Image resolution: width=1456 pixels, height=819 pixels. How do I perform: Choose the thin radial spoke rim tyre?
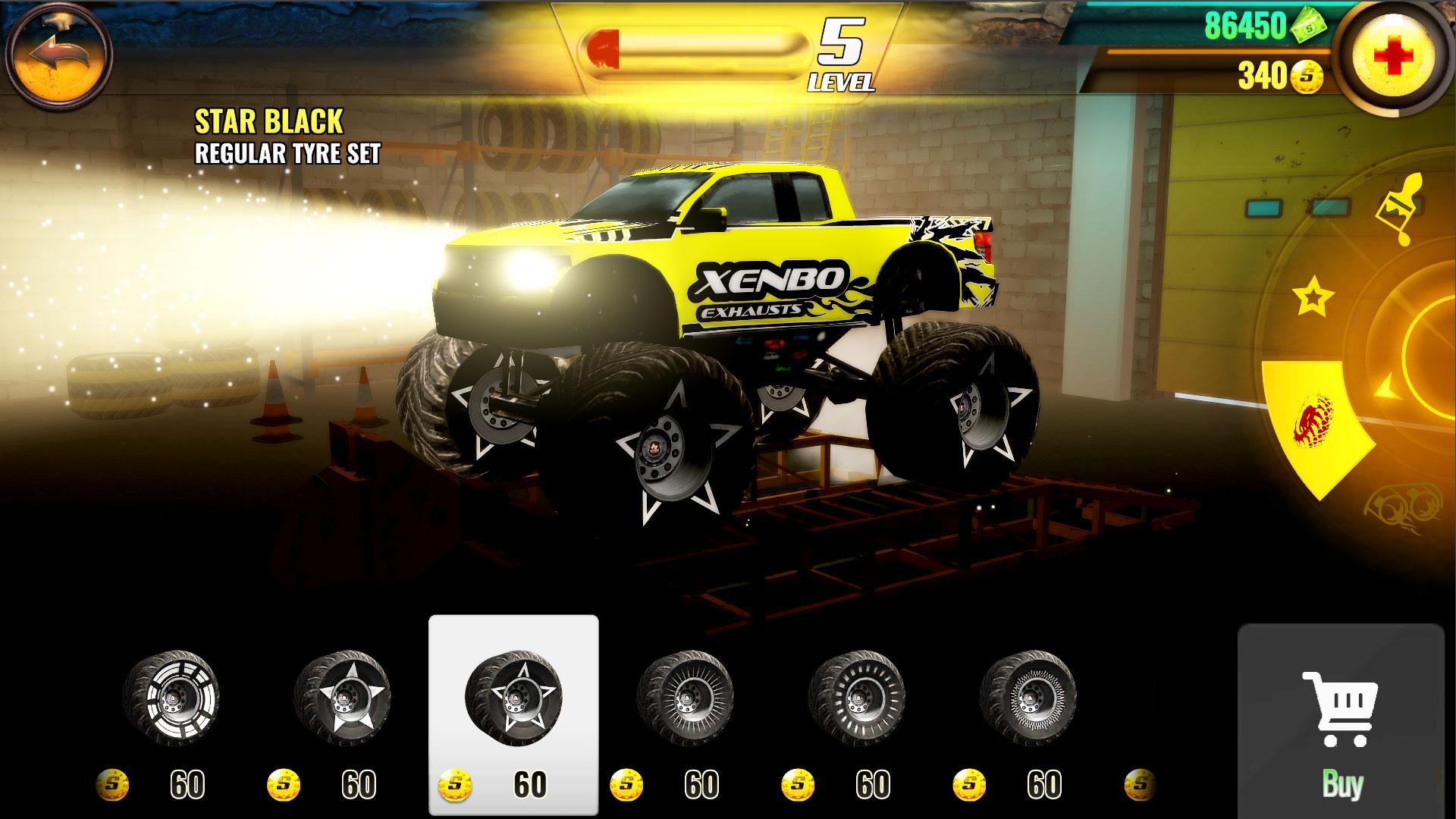click(x=686, y=696)
